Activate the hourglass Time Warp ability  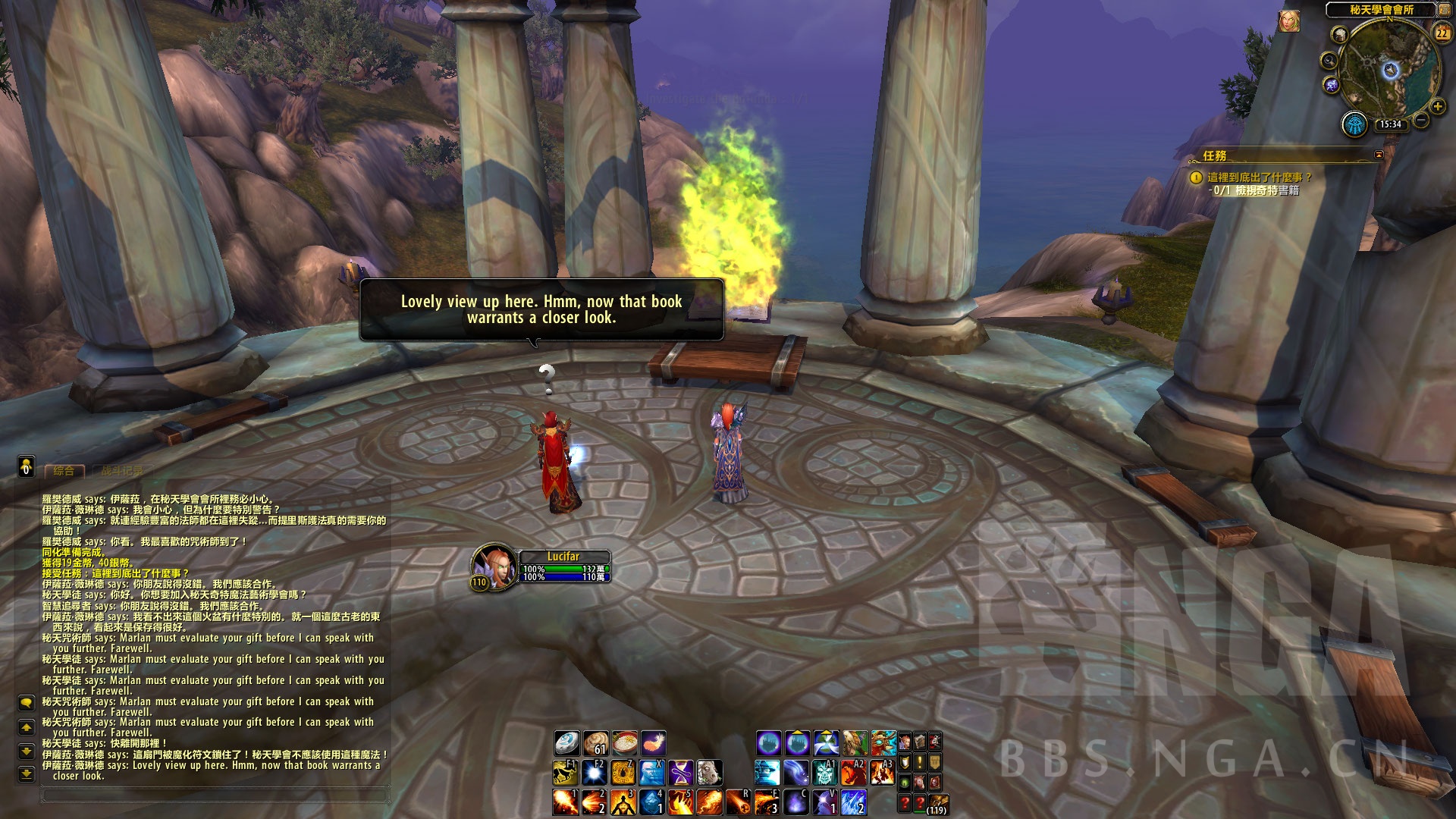680,773
